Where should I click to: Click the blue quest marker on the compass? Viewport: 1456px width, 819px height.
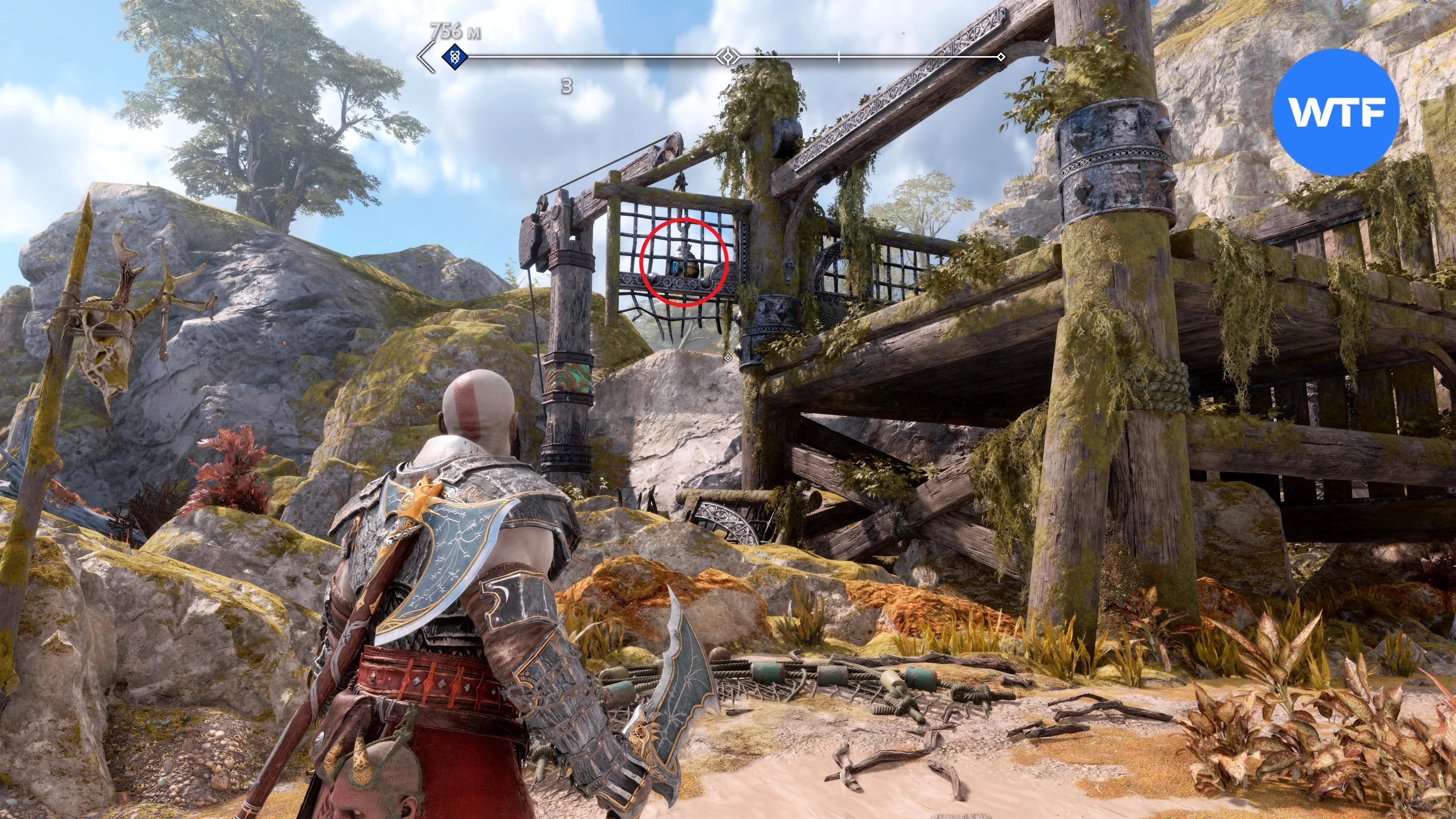(x=454, y=56)
